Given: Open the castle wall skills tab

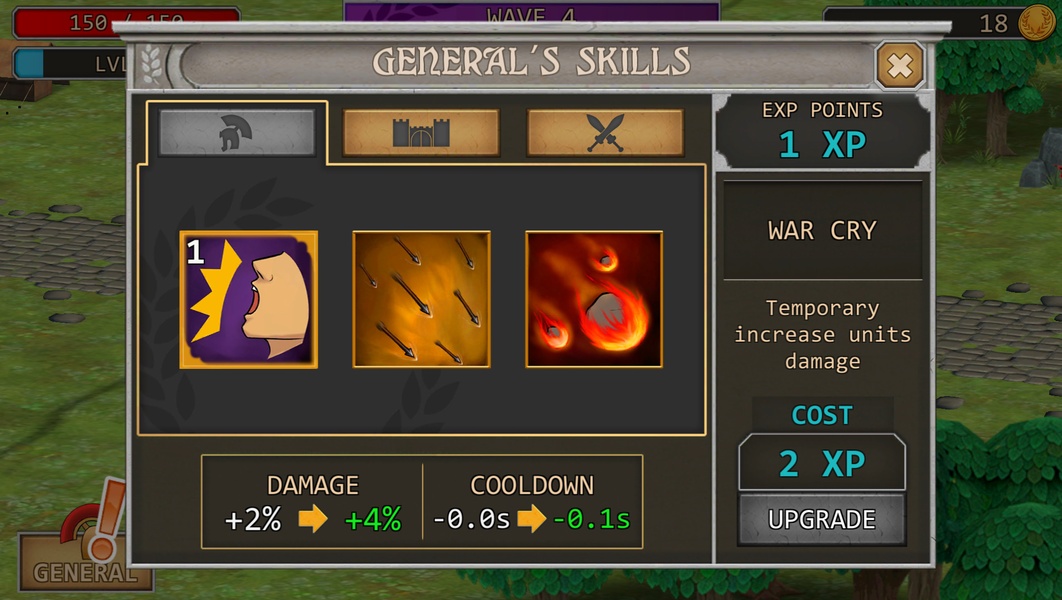Looking at the screenshot, I should (421, 132).
